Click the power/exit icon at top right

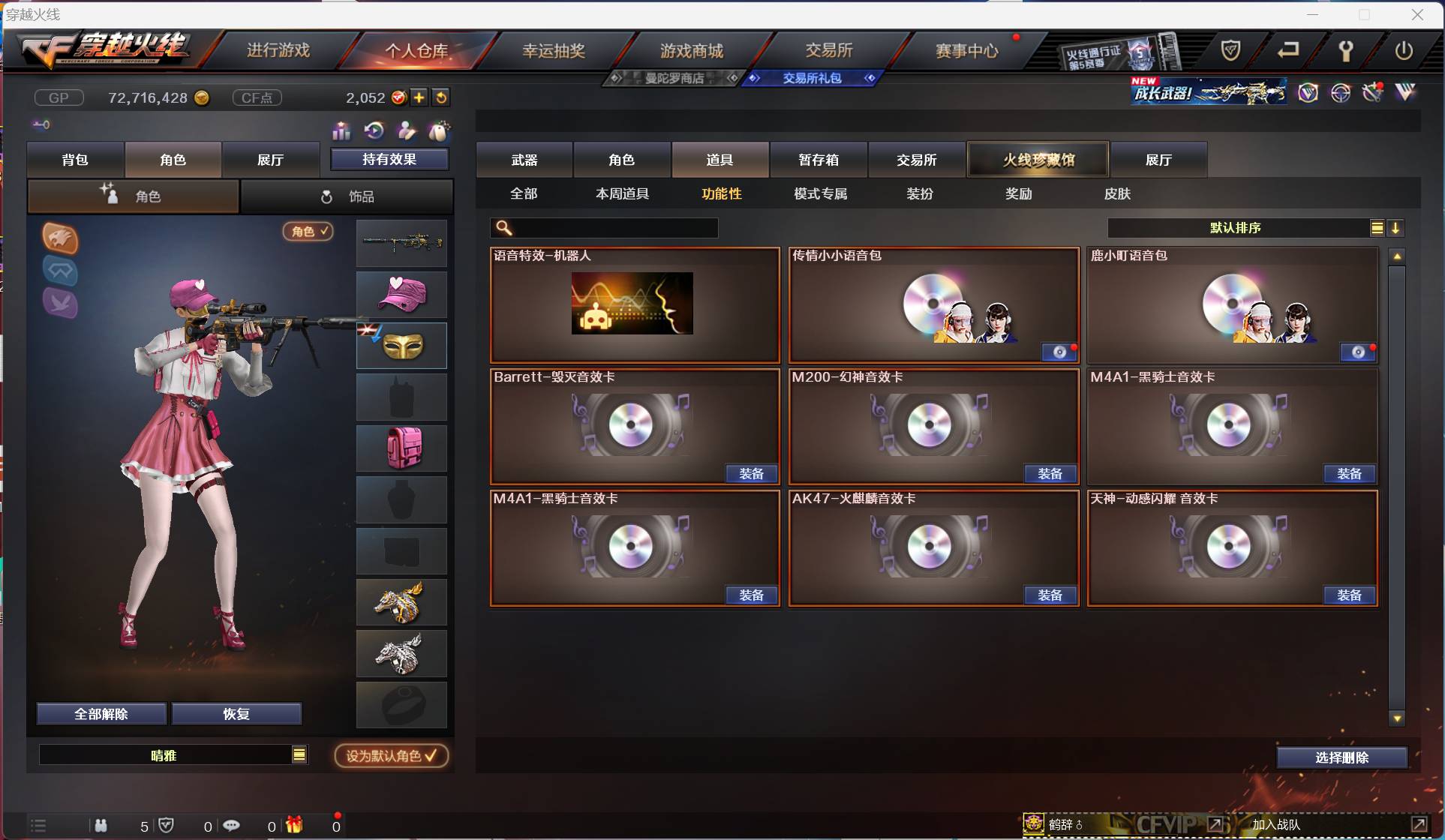(1404, 51)
